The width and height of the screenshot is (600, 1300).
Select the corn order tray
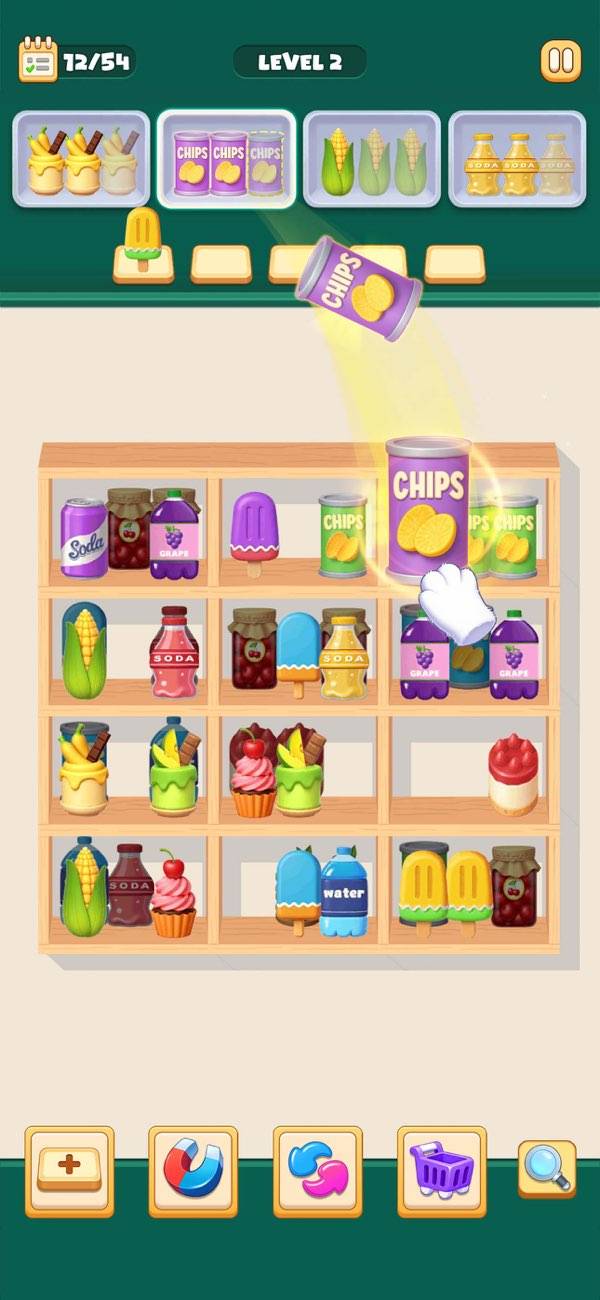pos(372,159)
